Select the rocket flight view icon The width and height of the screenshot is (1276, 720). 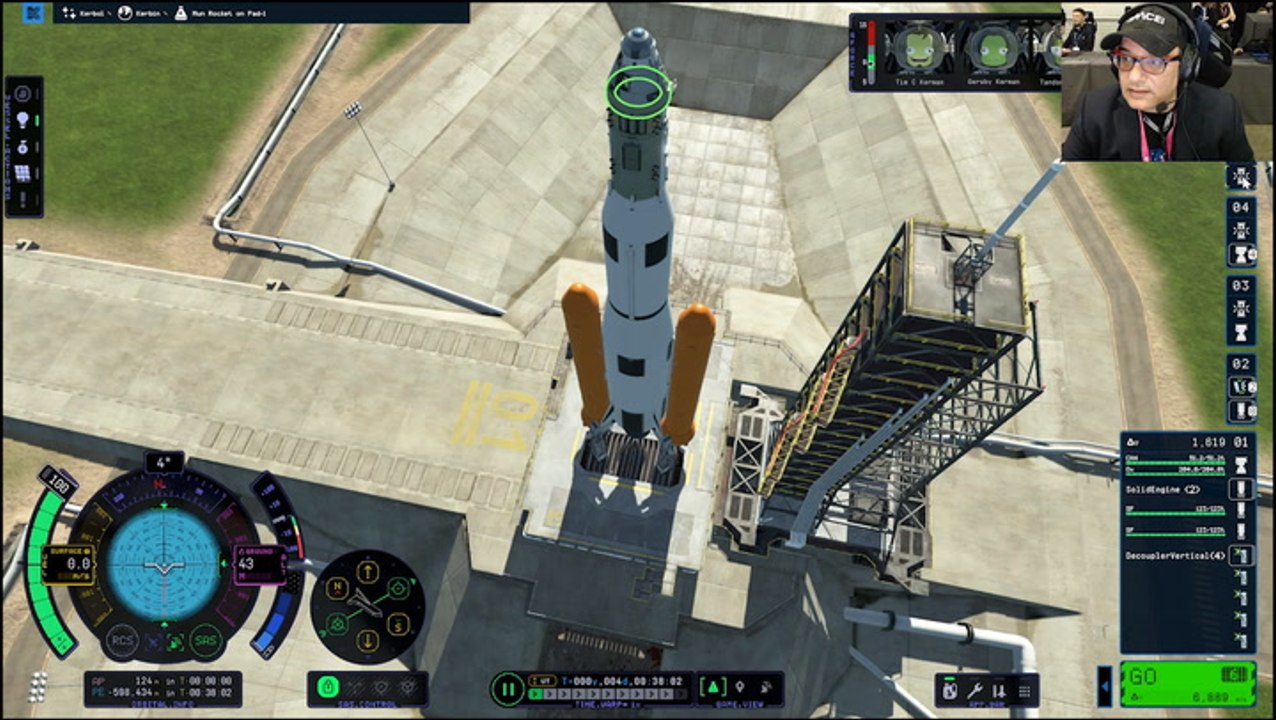click(x=713, y=688)
